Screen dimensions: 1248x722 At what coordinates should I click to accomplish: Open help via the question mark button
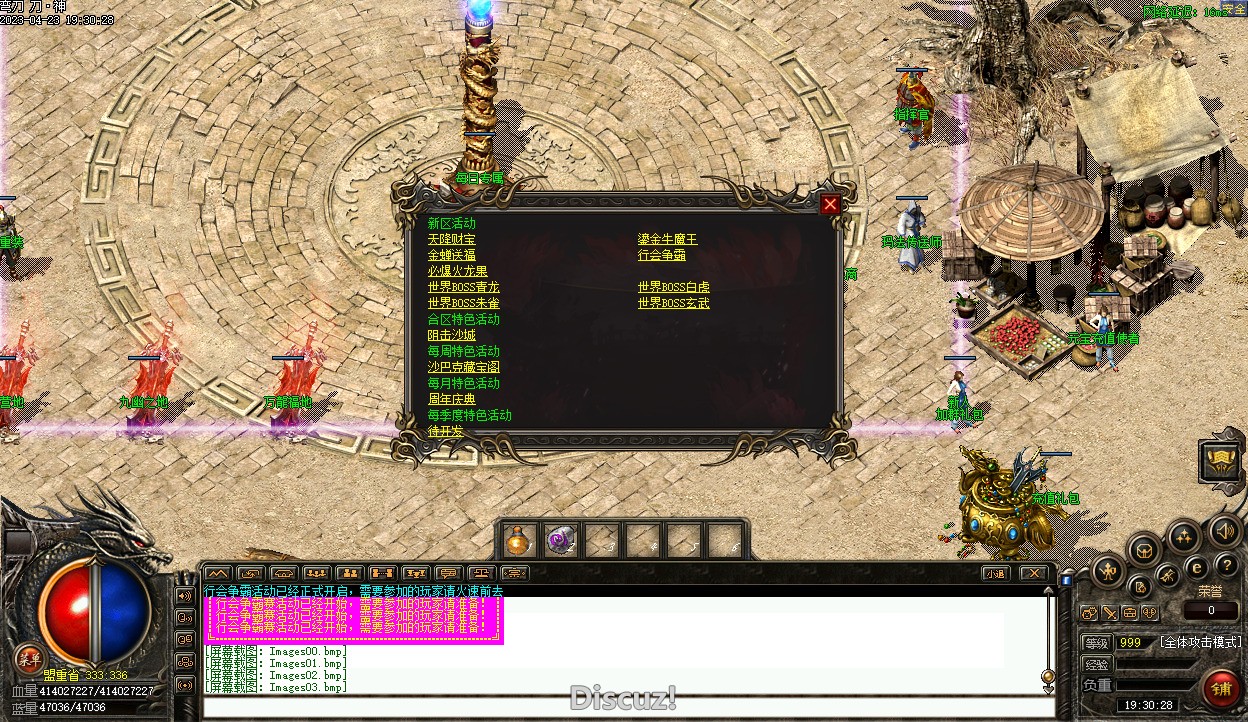click(1226, 566)
